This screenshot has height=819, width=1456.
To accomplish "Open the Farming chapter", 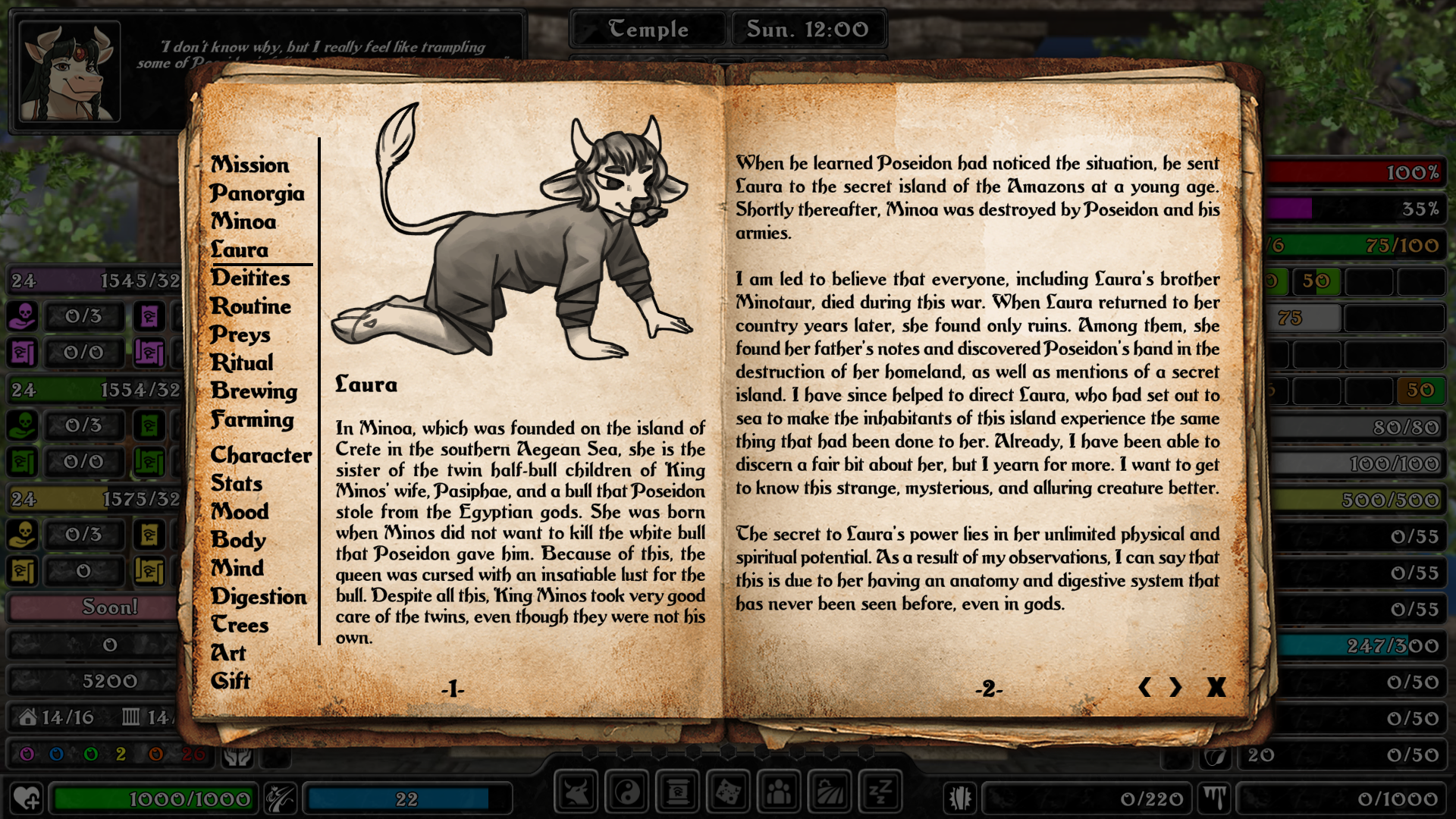I will (x=252, y=419).
